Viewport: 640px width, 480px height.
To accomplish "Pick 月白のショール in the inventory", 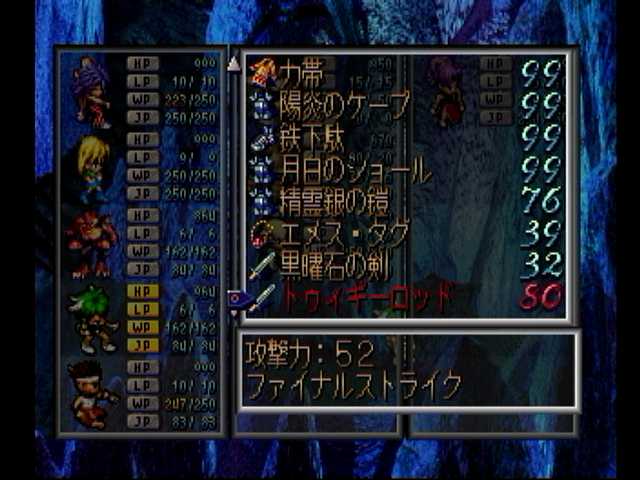I will pos(345,170).
